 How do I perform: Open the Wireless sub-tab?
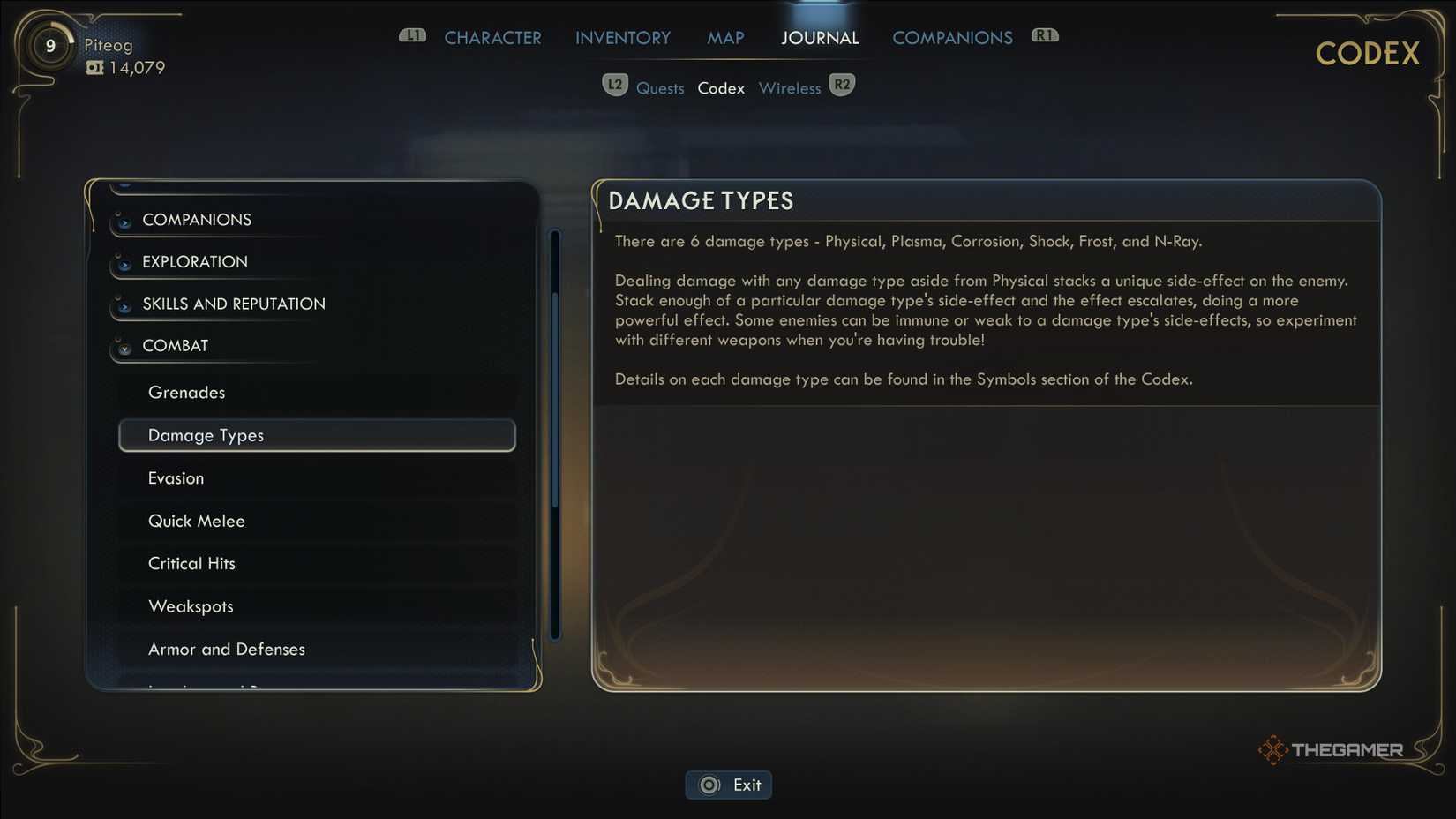[x=790, y=87]
